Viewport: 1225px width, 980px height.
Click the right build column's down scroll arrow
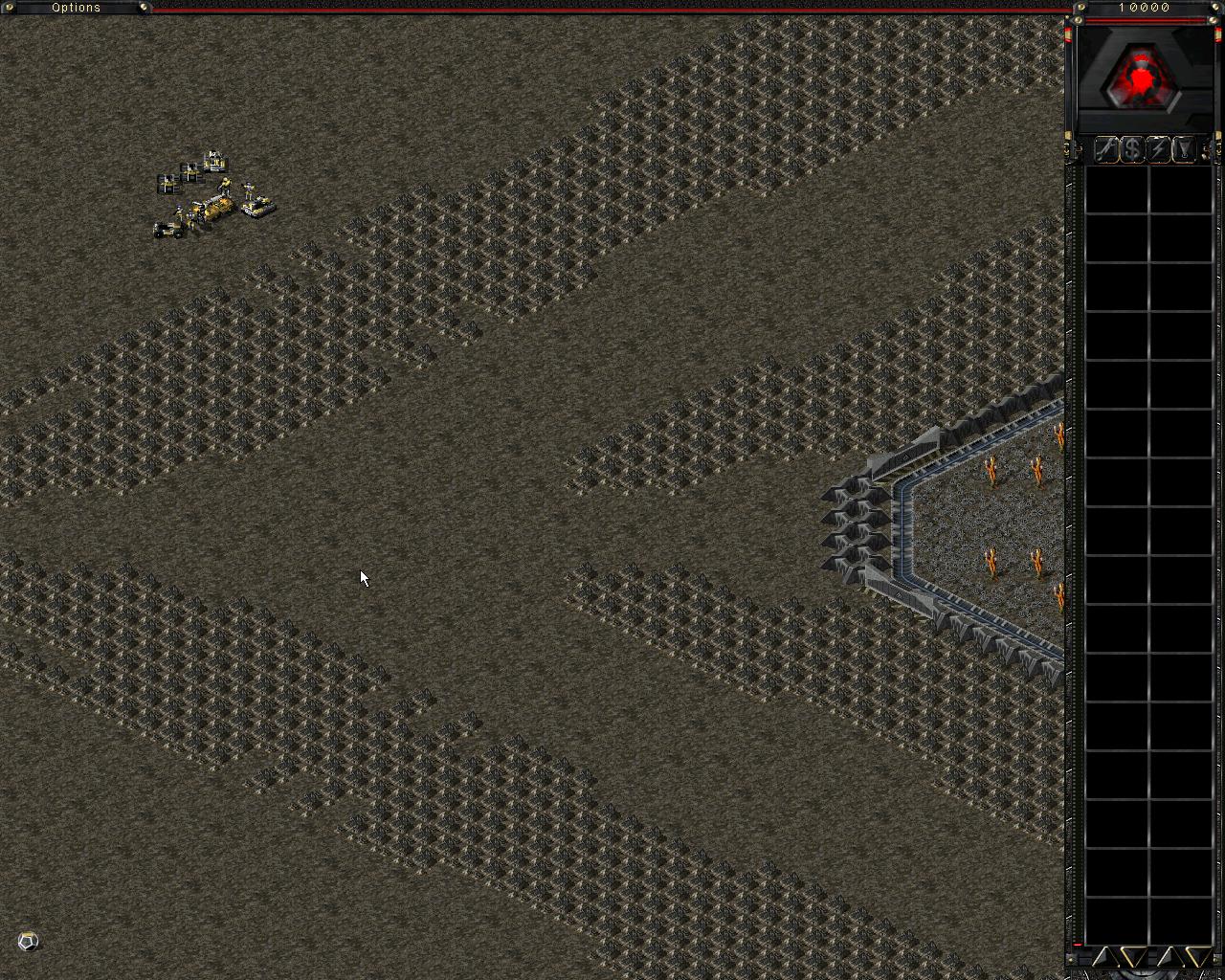1199,955
